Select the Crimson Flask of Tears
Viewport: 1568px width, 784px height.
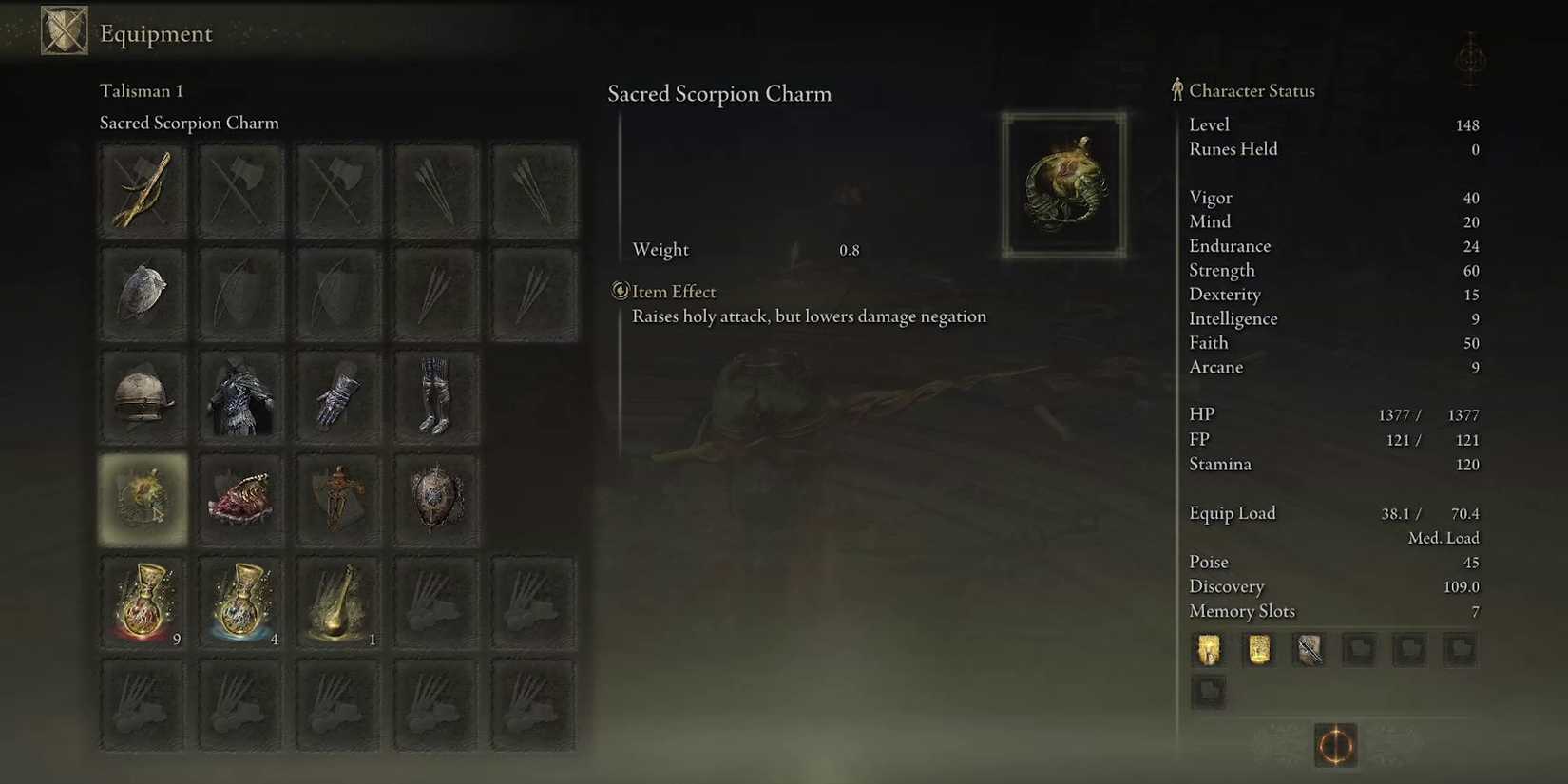pyautogui.click(x=143, y=601)
